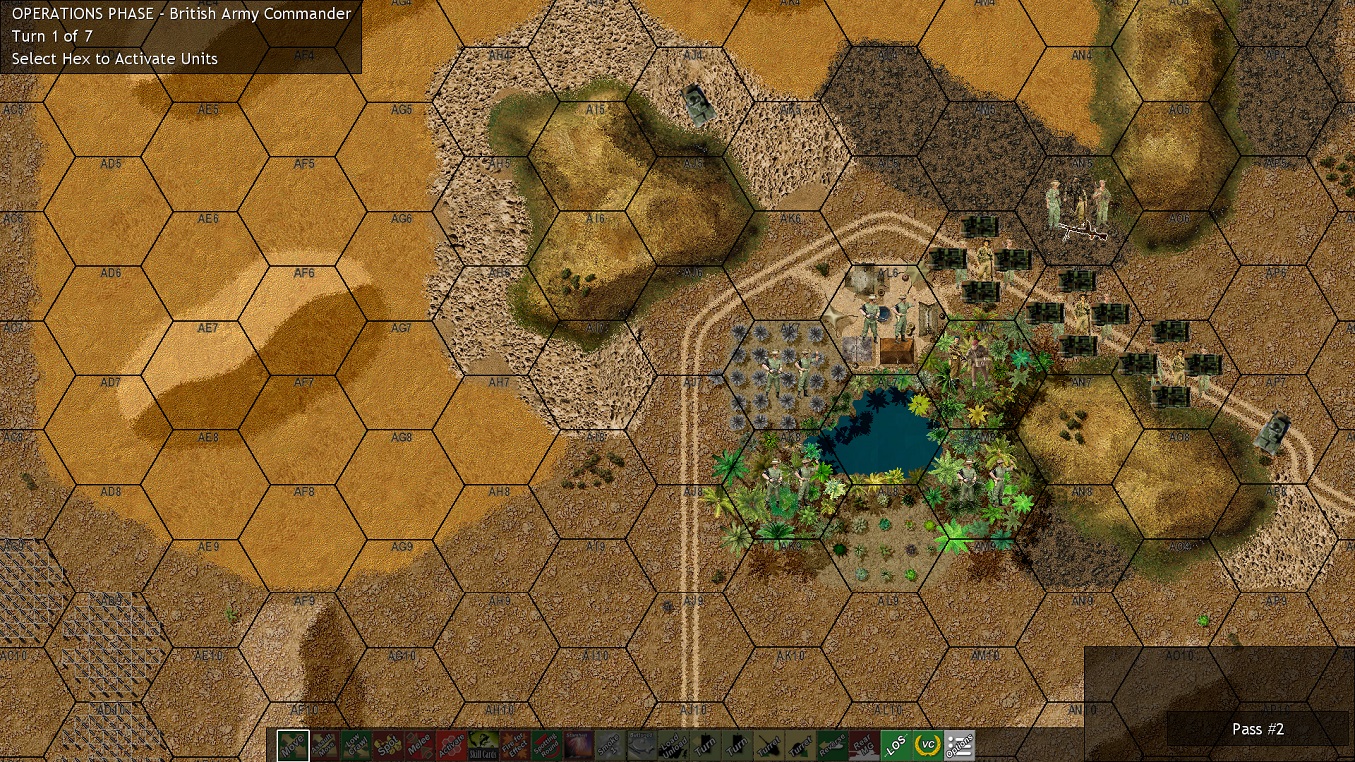Screen dimensions: 1355x762
Task: Click the Spotting Round icon
Action: [549, 746]
